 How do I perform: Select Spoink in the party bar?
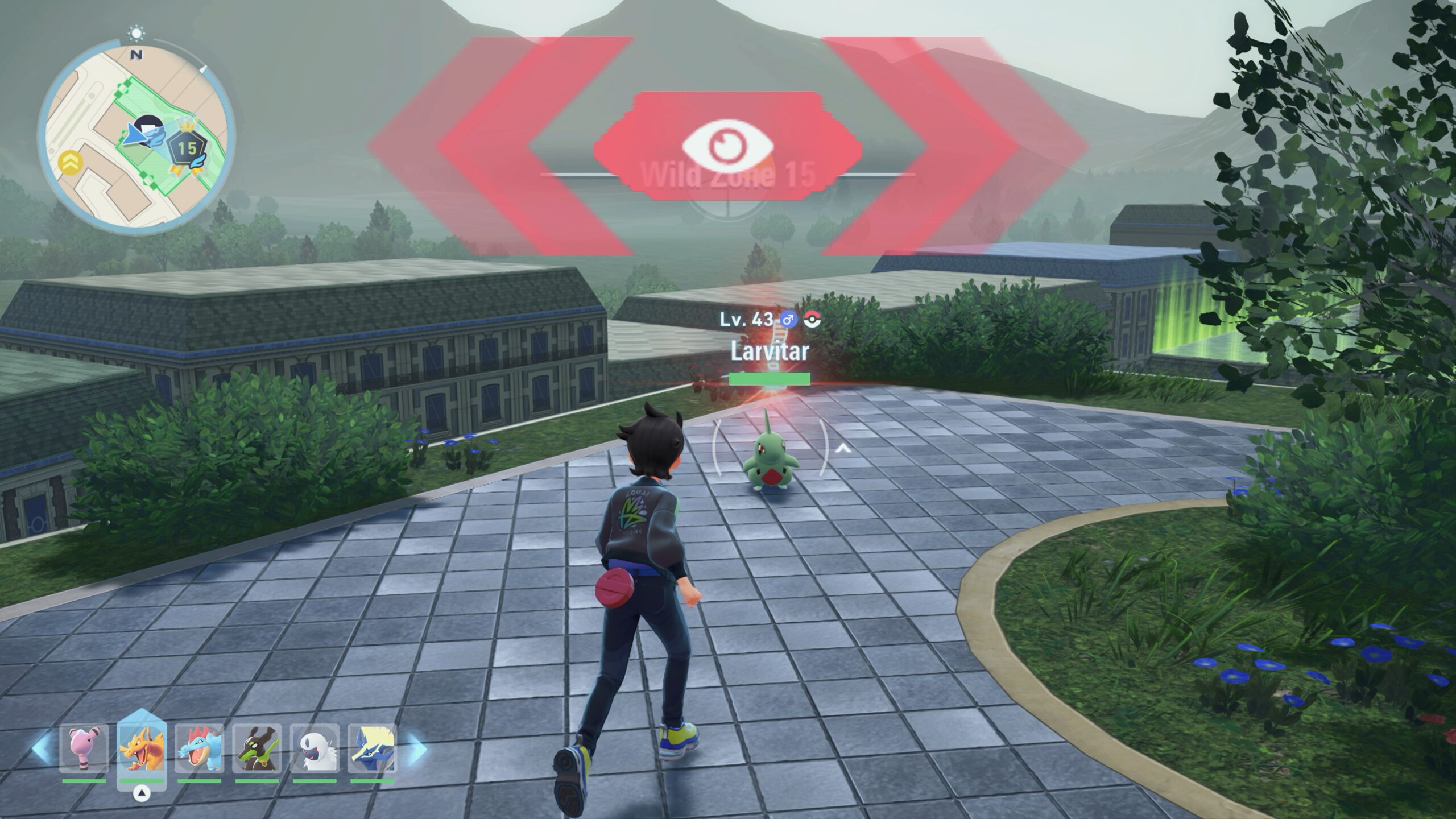[84, 749]
